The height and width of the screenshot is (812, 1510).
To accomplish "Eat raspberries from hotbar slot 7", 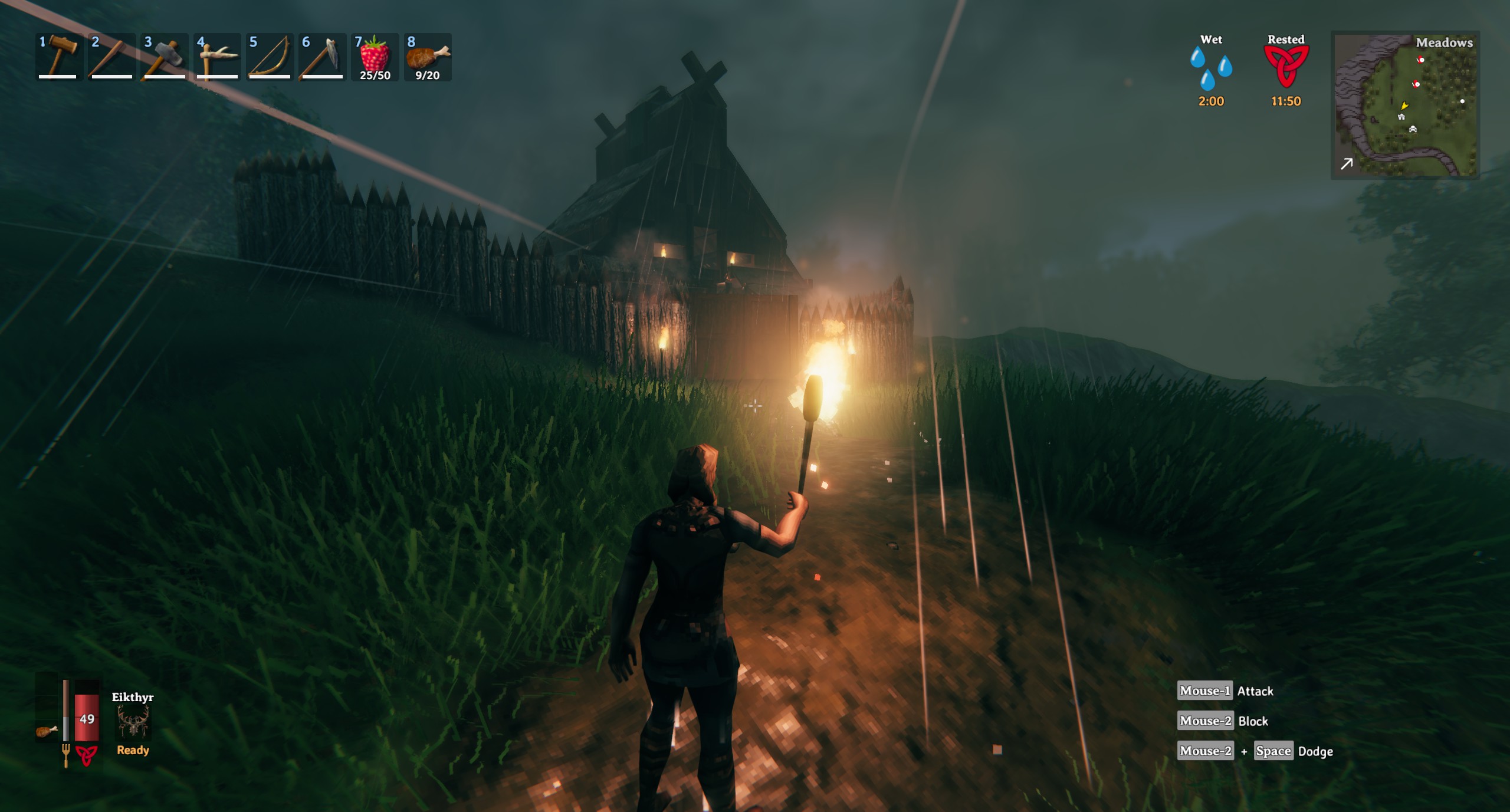I will coord(375,57).
